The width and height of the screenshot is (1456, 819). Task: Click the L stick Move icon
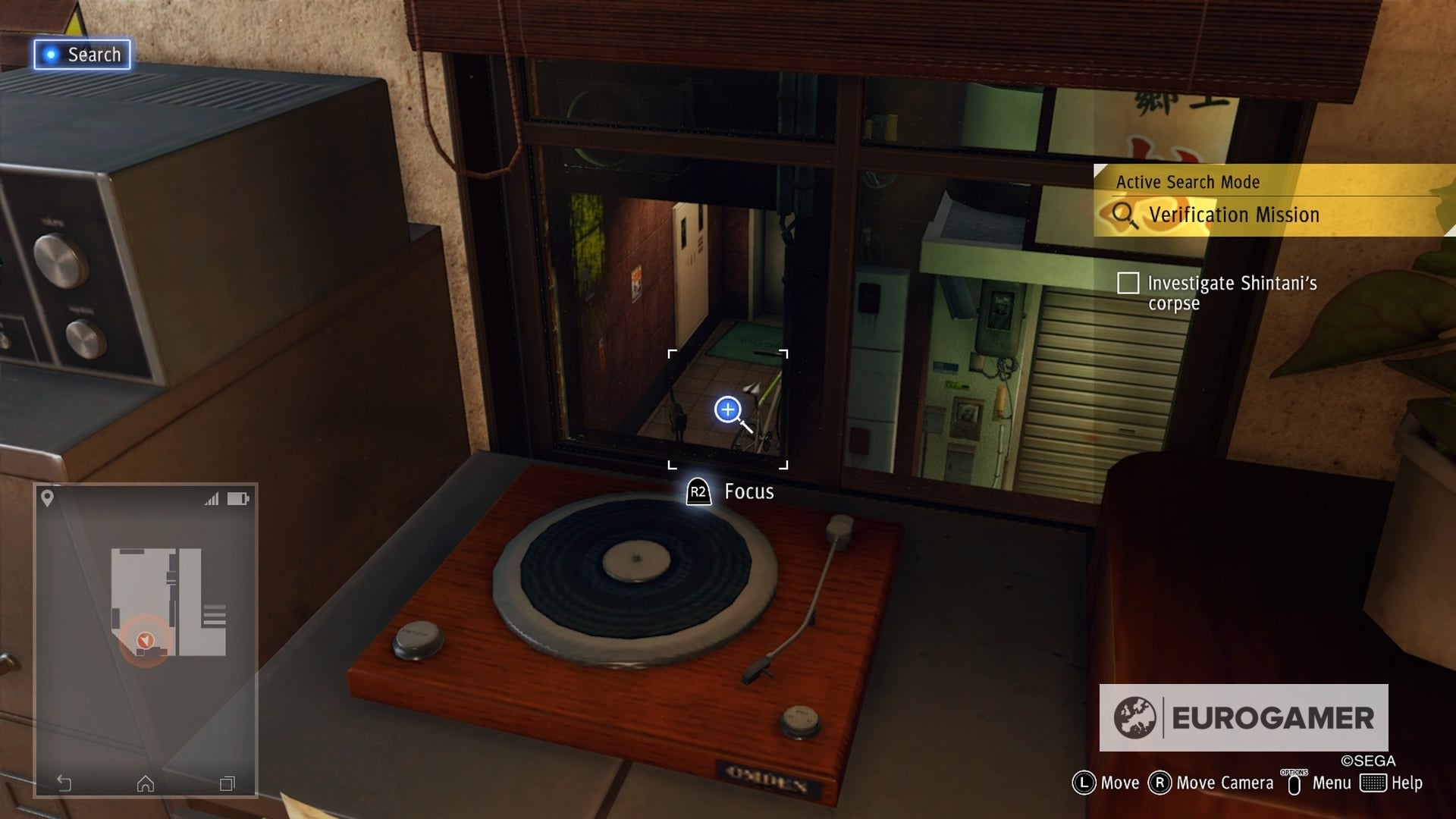1083,782
